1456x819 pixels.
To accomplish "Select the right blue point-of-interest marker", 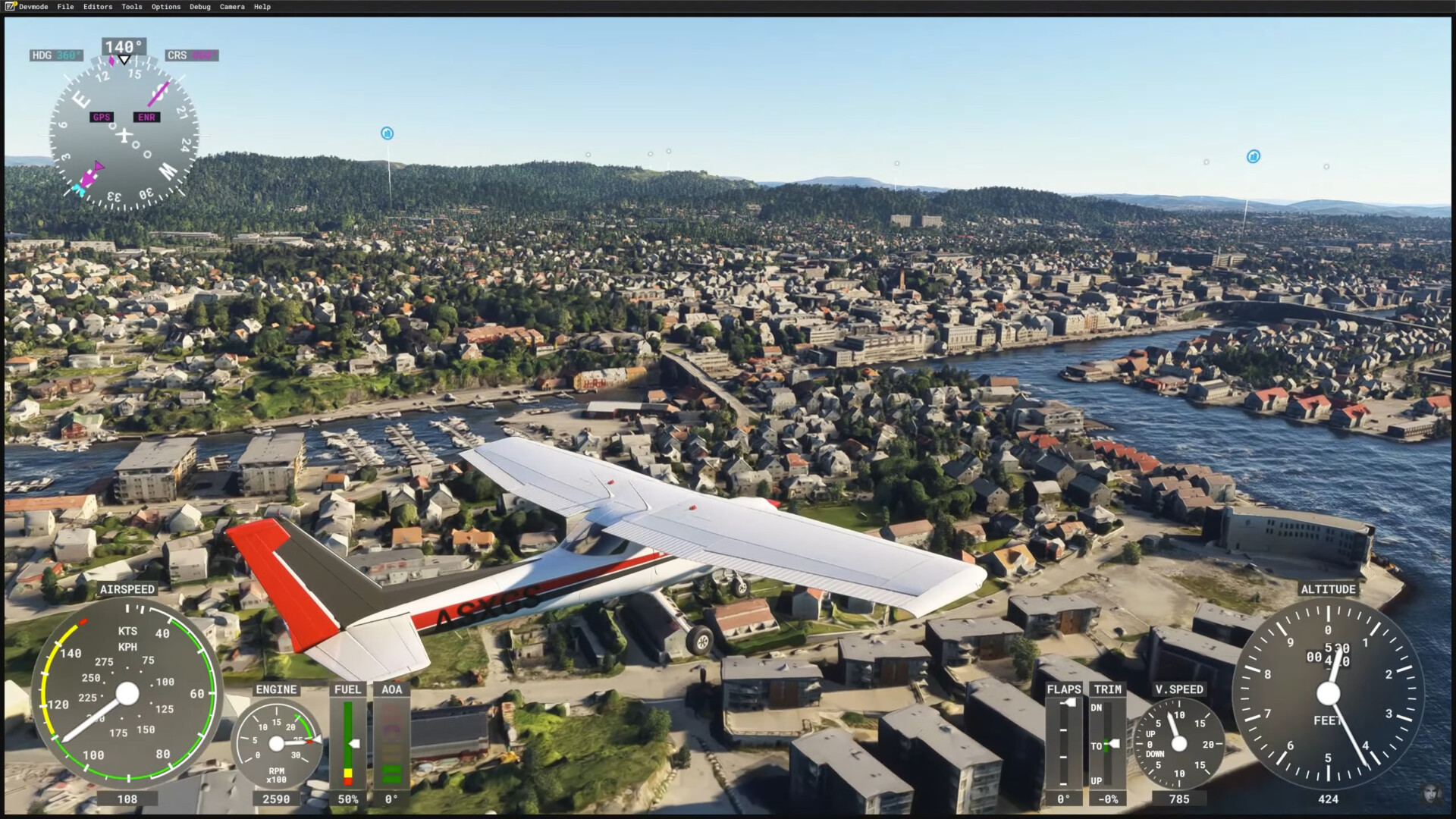I will pos(1254,156).
